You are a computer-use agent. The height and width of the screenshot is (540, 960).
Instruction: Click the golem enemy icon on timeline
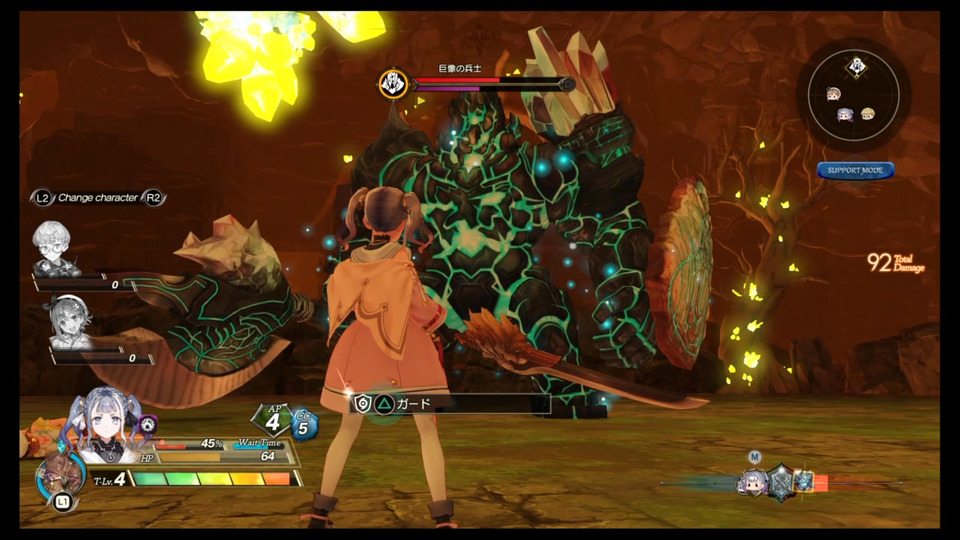click(x=804, y=482)
